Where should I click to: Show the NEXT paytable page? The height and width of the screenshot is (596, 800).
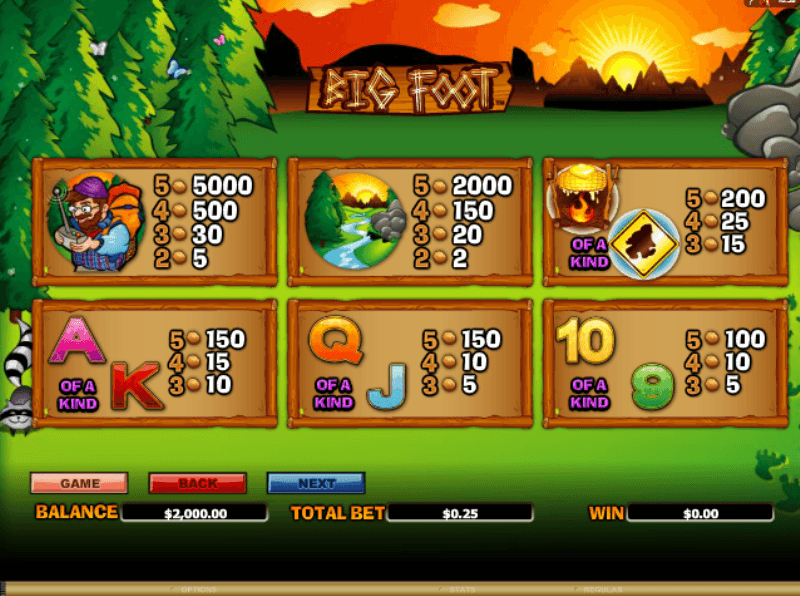click(316, 483)
